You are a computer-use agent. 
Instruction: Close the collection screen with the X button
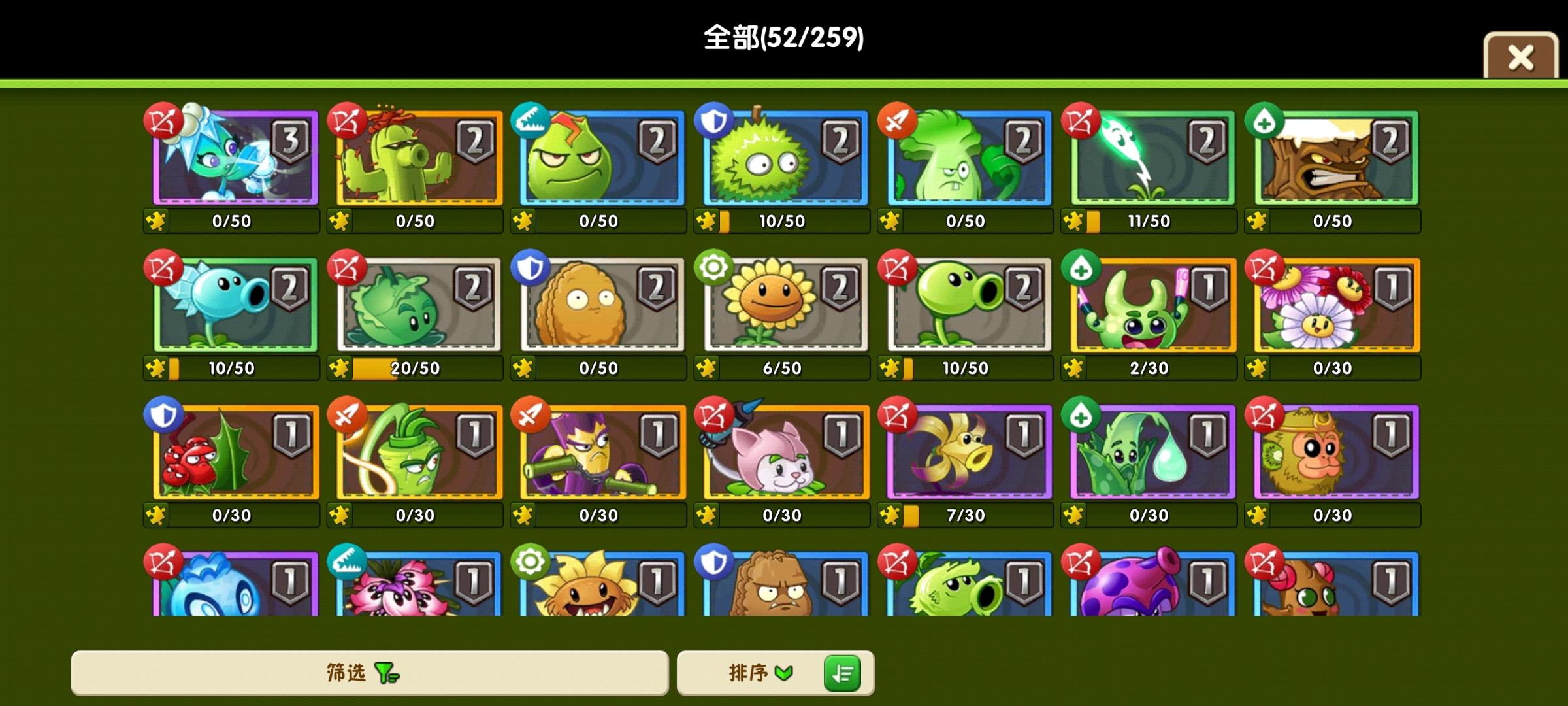point(1520,59)
